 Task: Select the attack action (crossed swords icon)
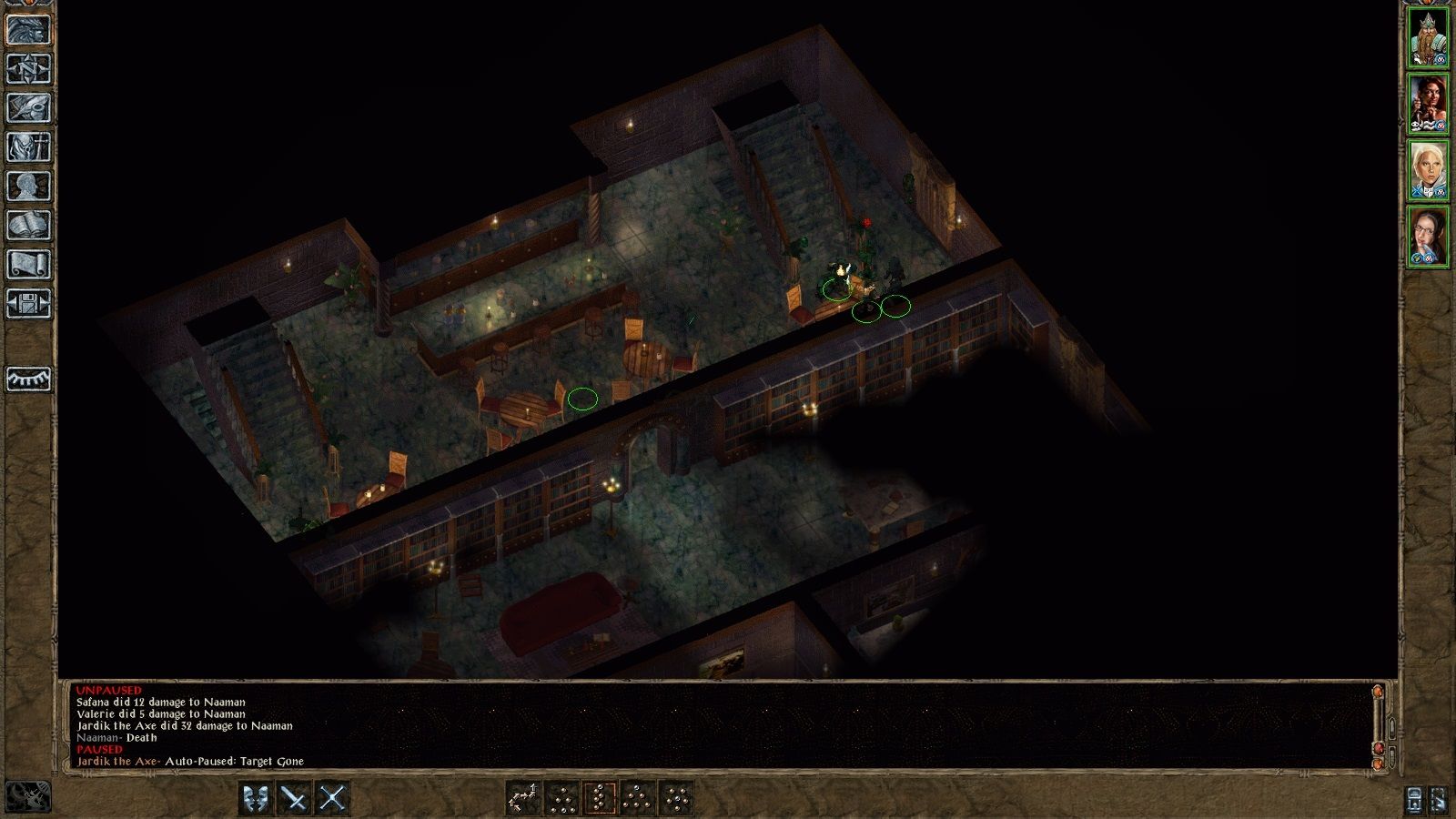[331, 798]
